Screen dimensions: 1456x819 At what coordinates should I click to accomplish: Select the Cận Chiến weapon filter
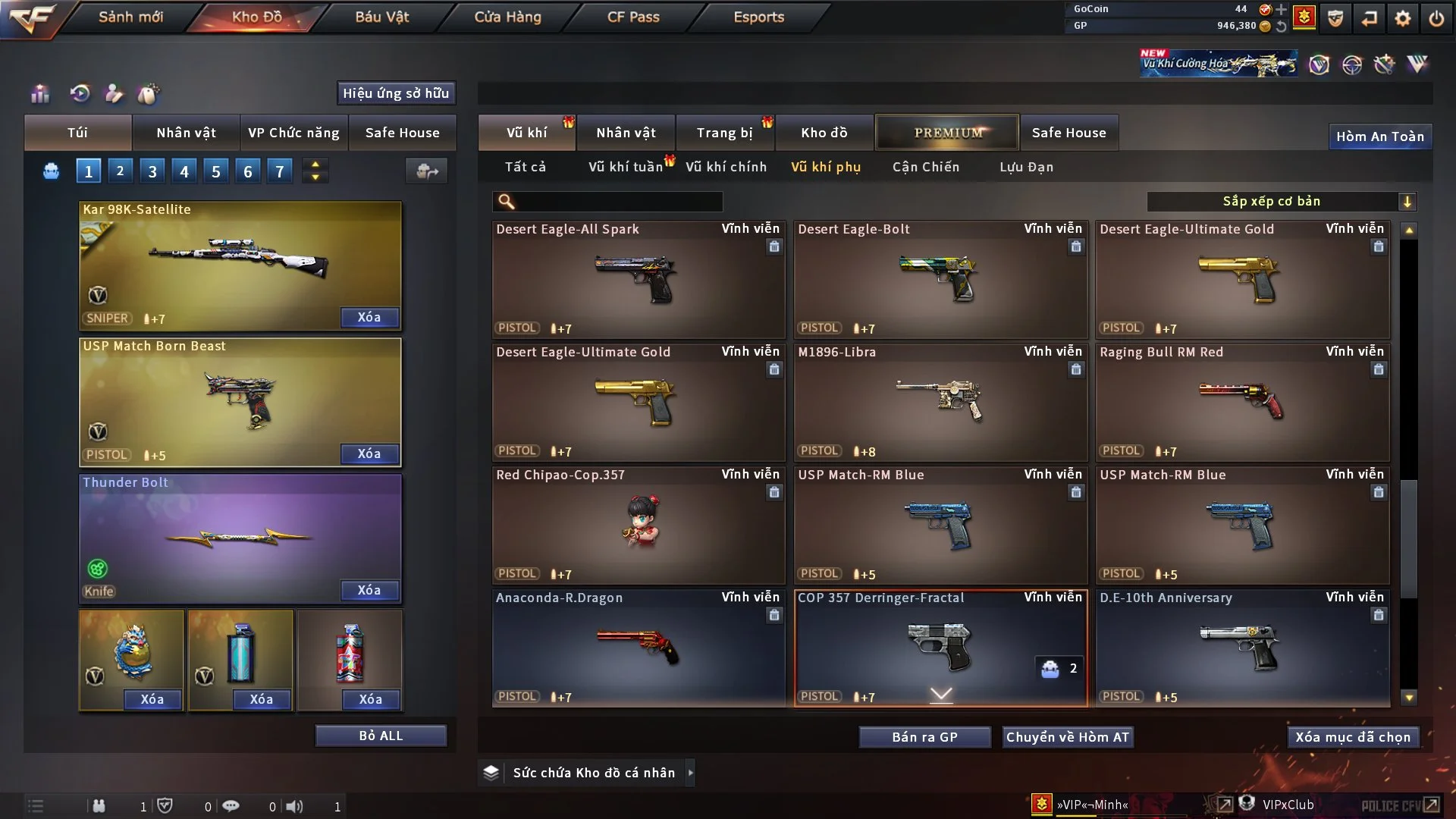(925, 167)
